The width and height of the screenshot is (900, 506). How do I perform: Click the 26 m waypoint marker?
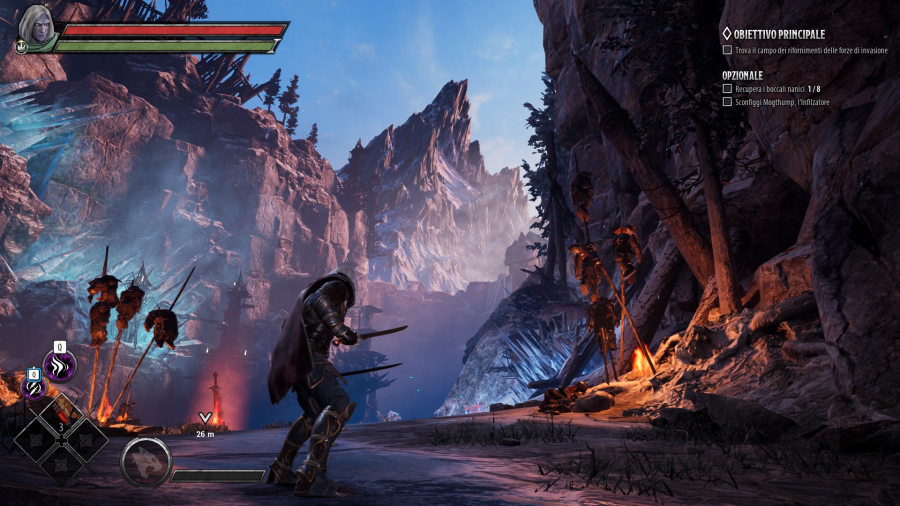pyautogui.click(x=206, y=419)
